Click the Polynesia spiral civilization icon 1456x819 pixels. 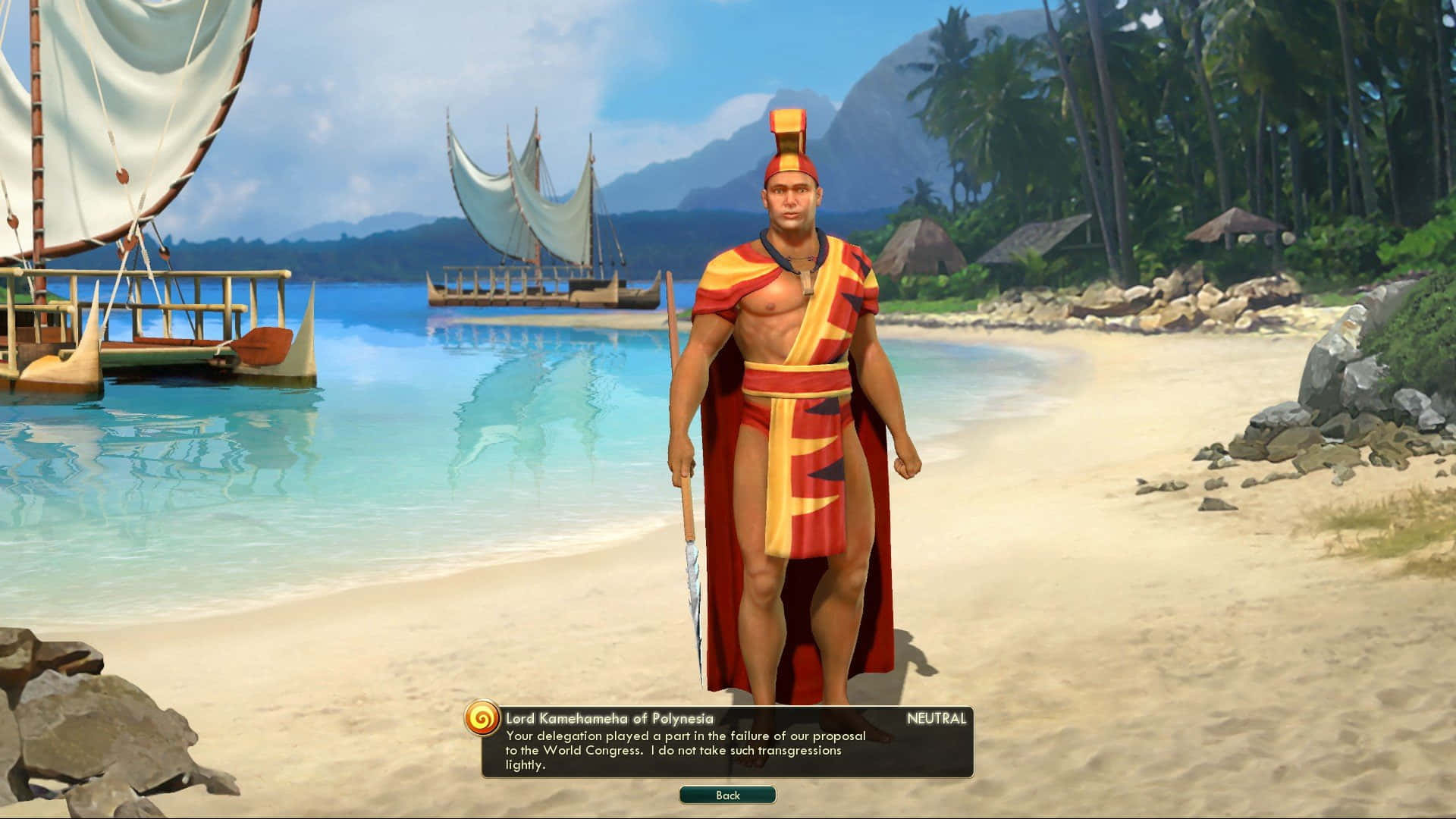482,717
